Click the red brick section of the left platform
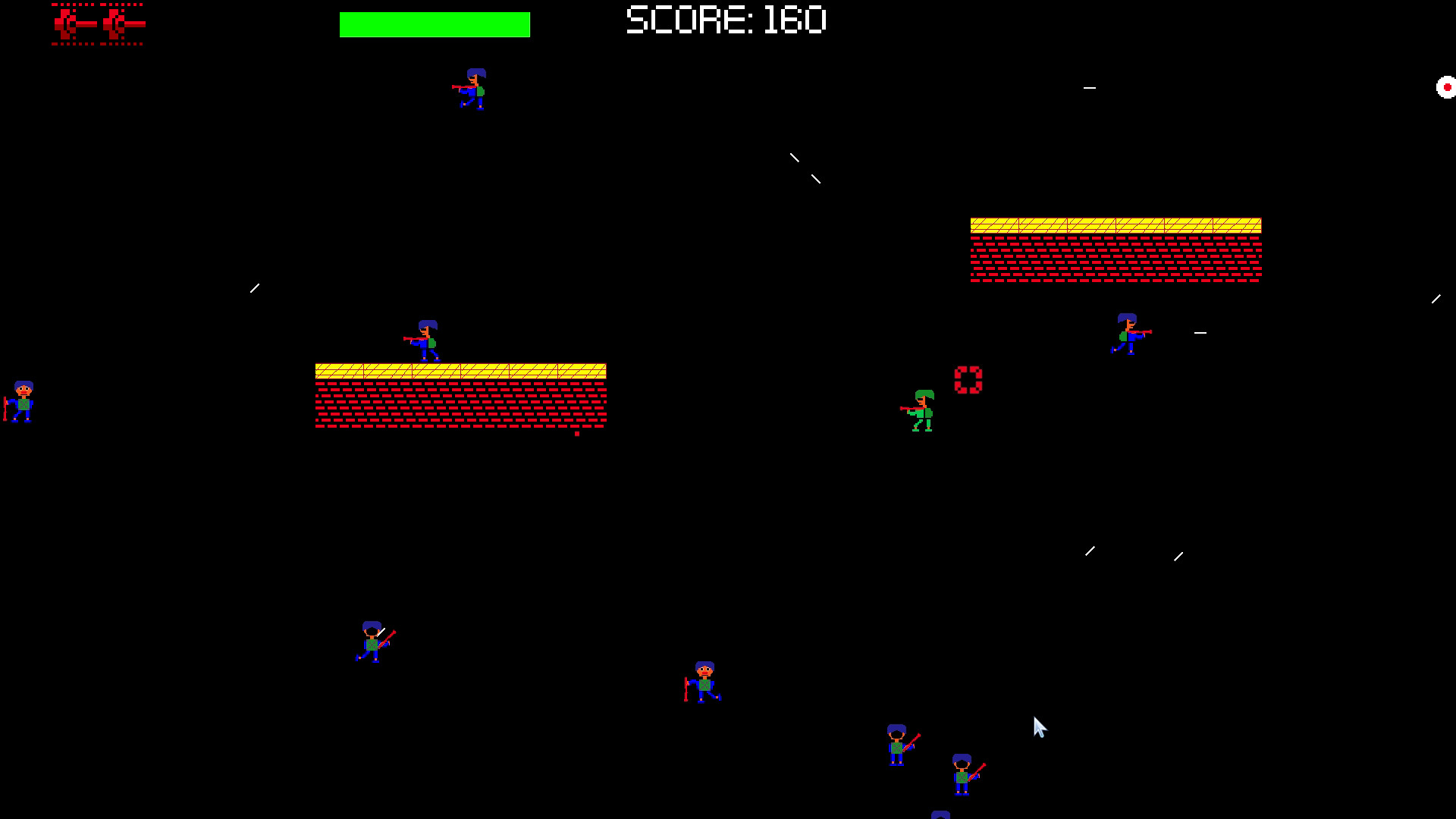The width and height of the screenshot is (1456, 819). pyautogui.click(x=459, y=406)
